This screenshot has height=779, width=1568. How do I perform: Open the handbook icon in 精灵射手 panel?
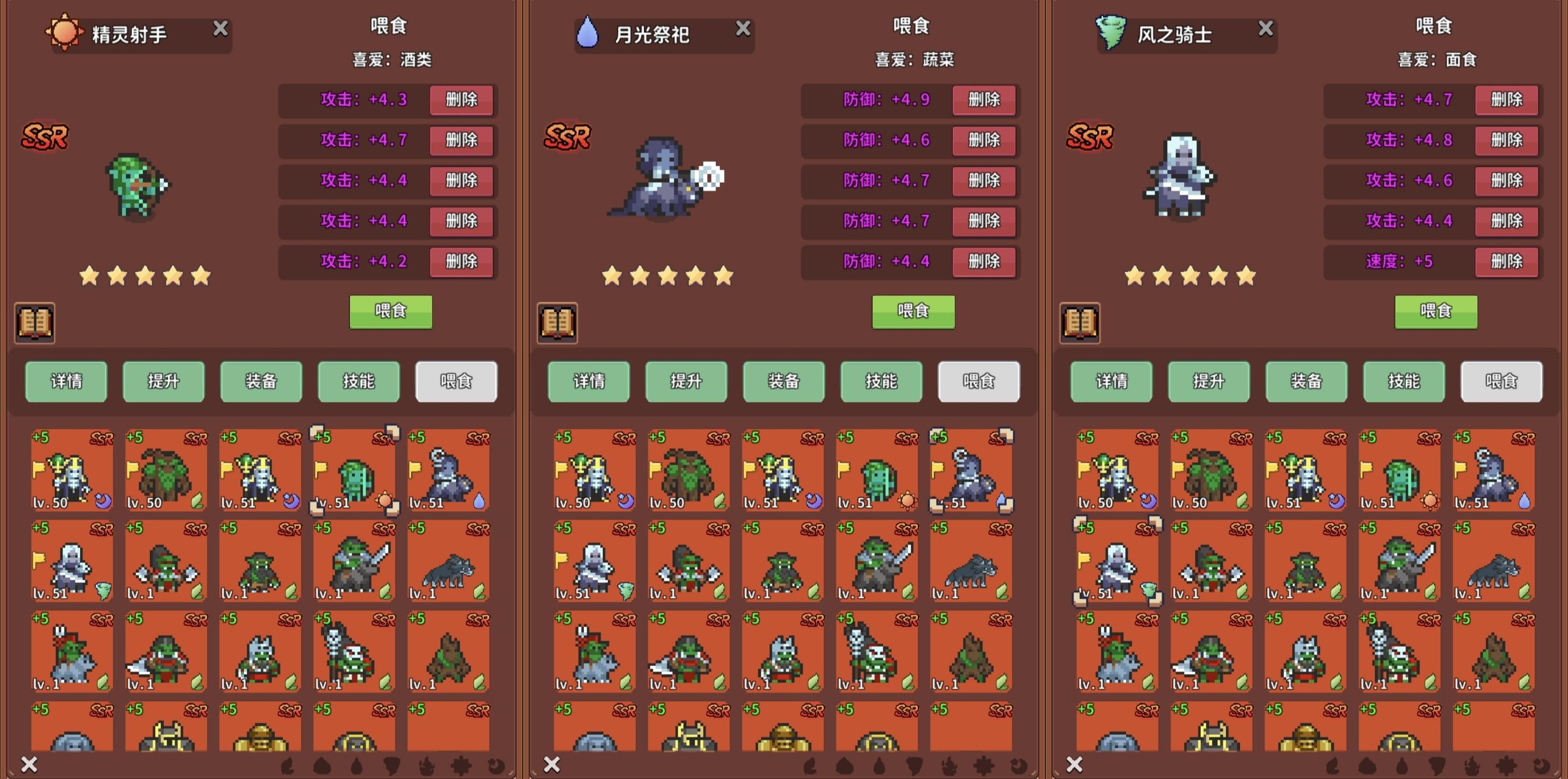[x=34, y=323]
